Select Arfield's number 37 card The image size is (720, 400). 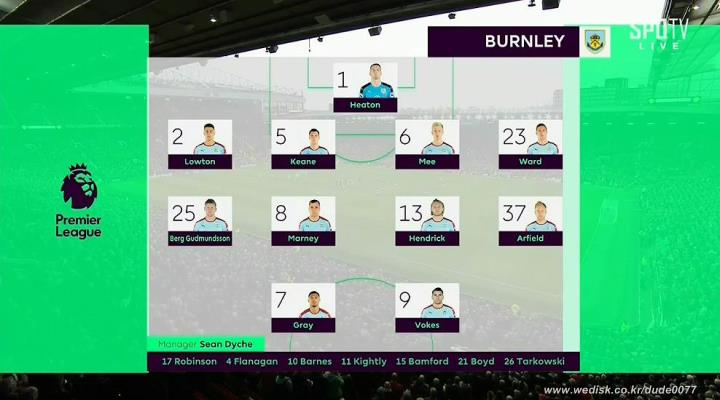coord(530,221)
